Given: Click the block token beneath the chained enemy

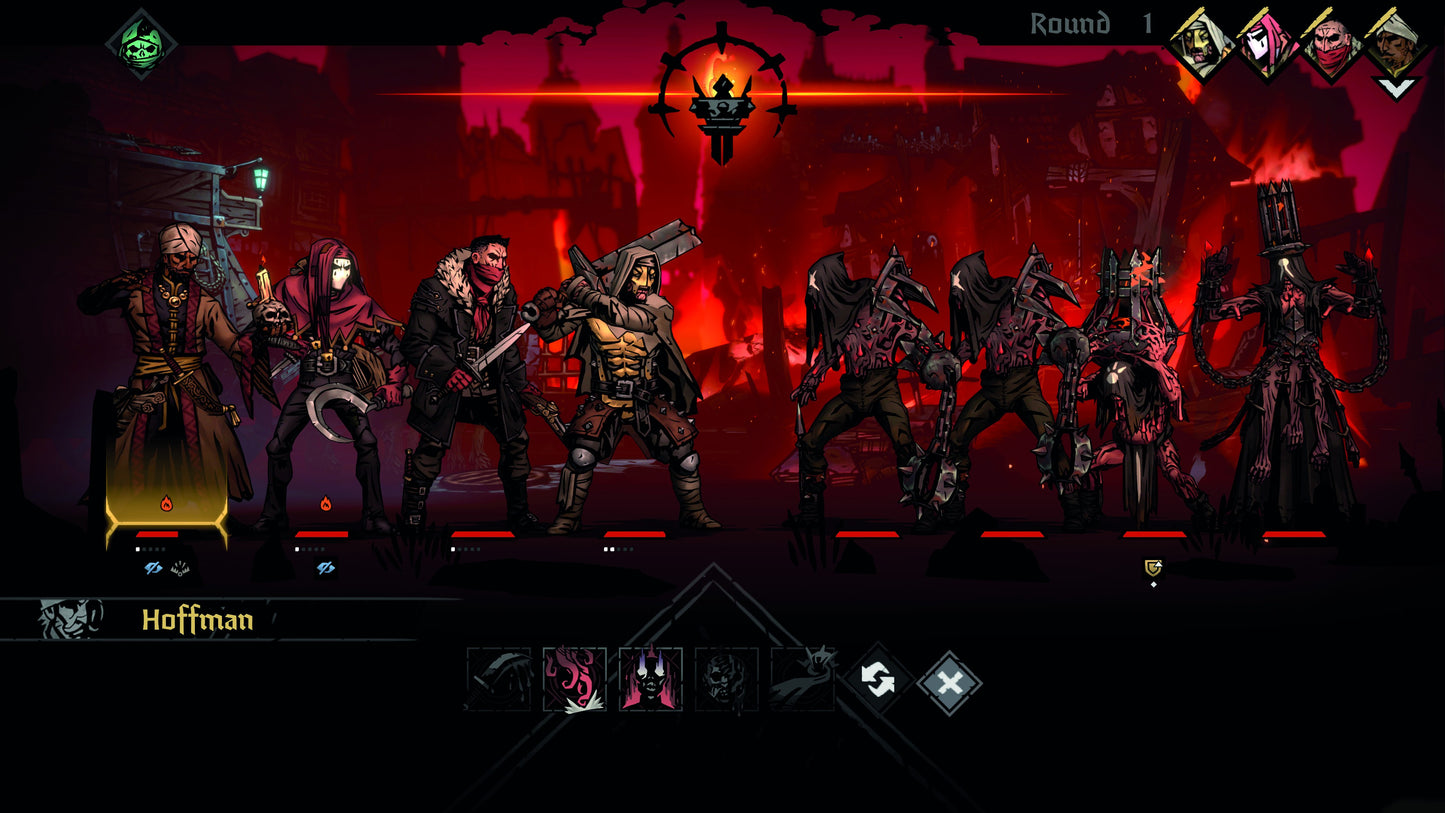Looking at the screenshot, I should (1151, 568).
